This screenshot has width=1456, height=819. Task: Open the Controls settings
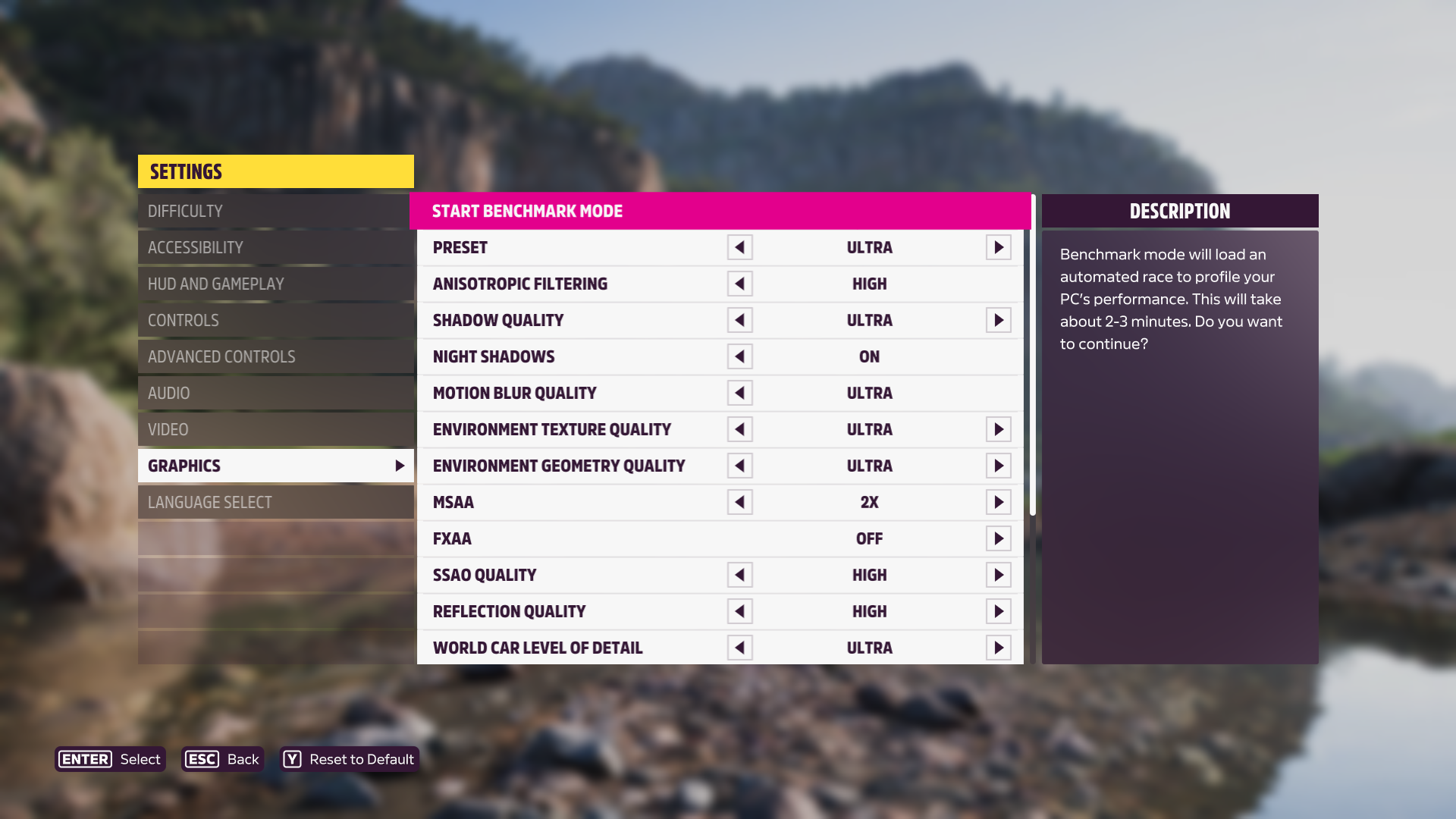(275, 320)
